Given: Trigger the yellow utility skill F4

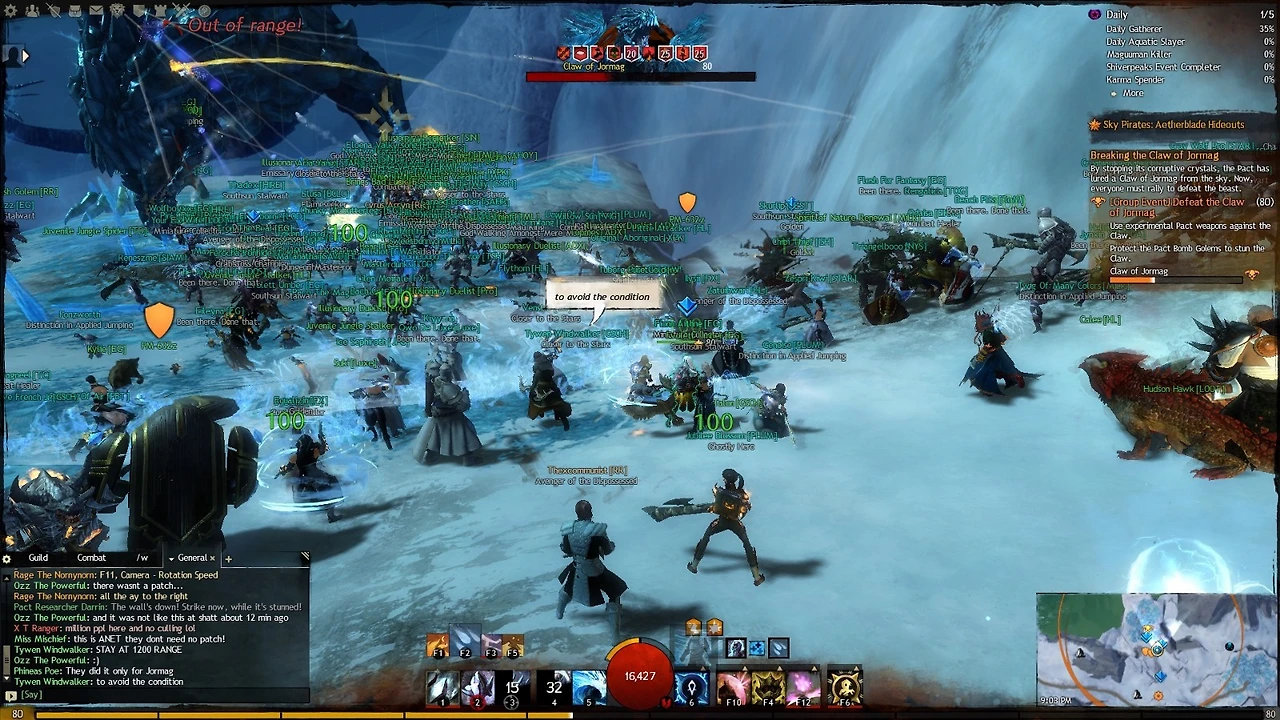Looking at the screenshot, I should (x=768, y=688).
